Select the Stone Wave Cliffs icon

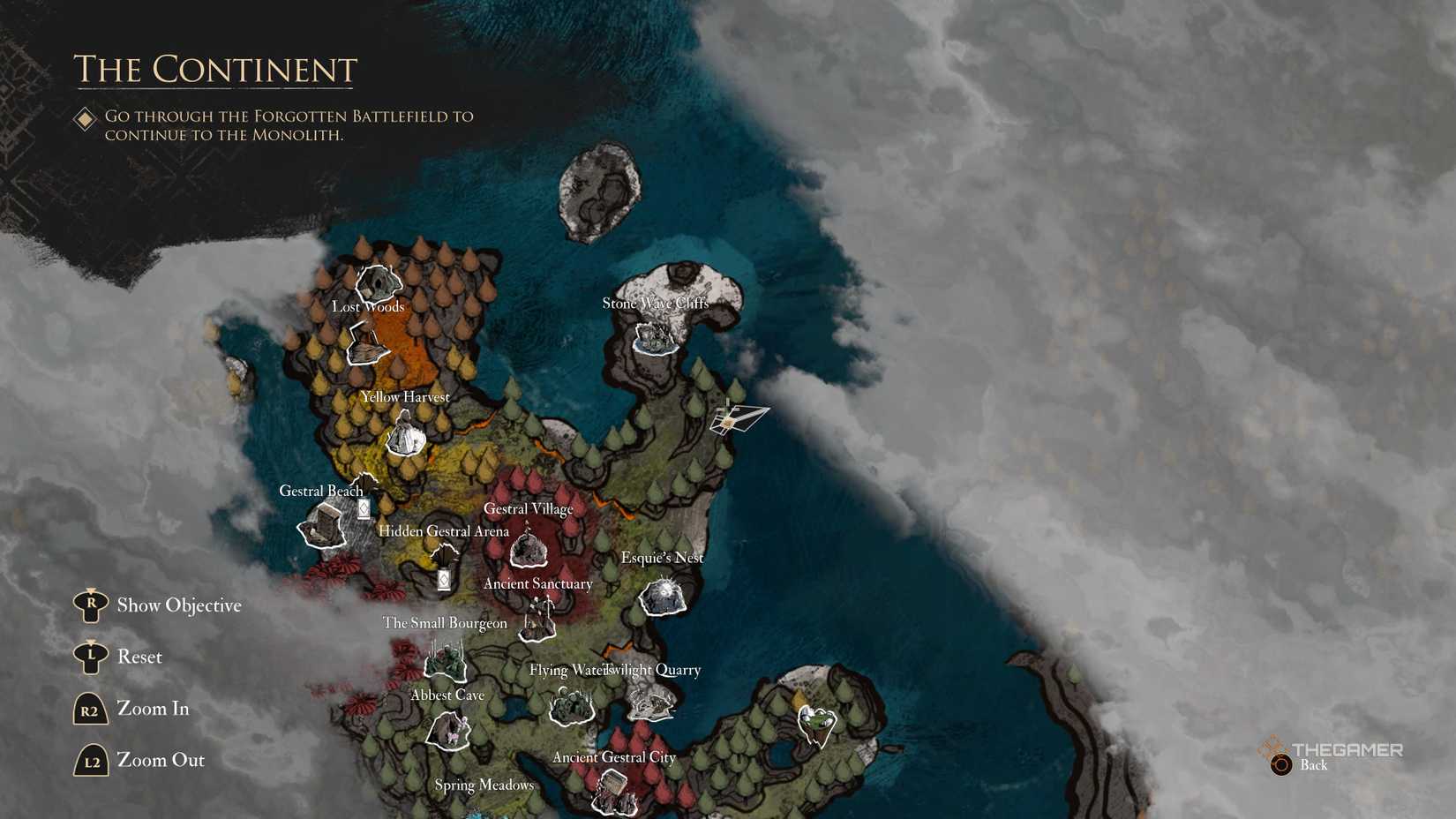(655, 337)
